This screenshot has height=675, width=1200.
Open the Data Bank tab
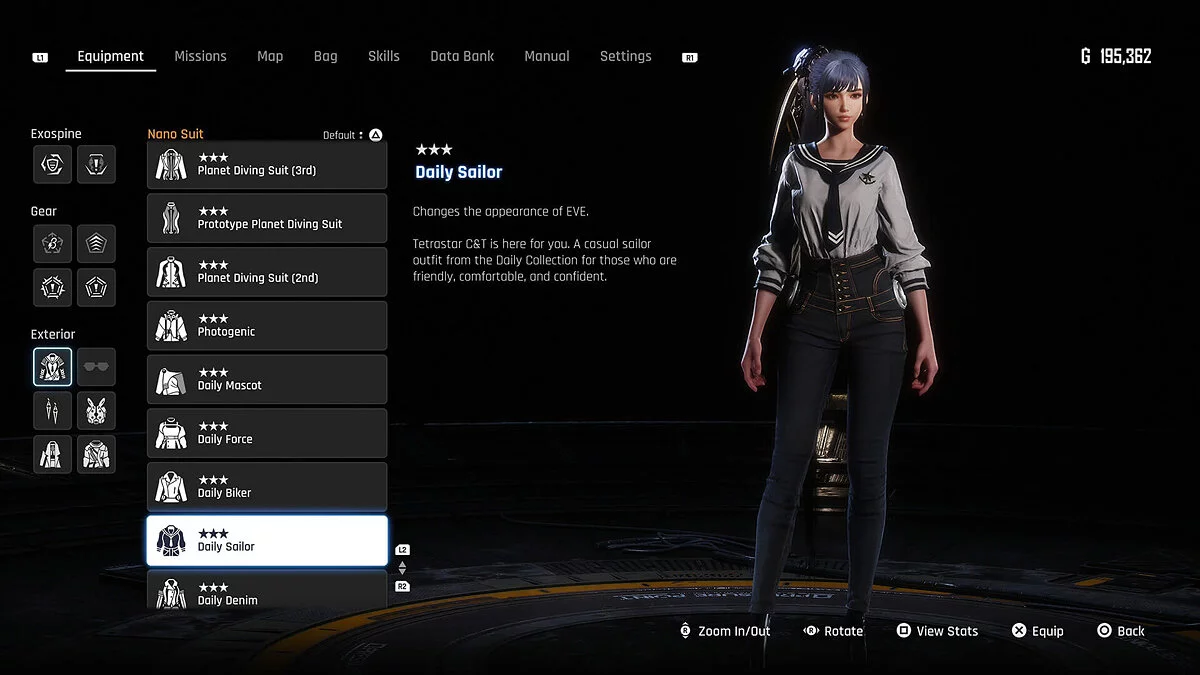(x=462, y=56)
